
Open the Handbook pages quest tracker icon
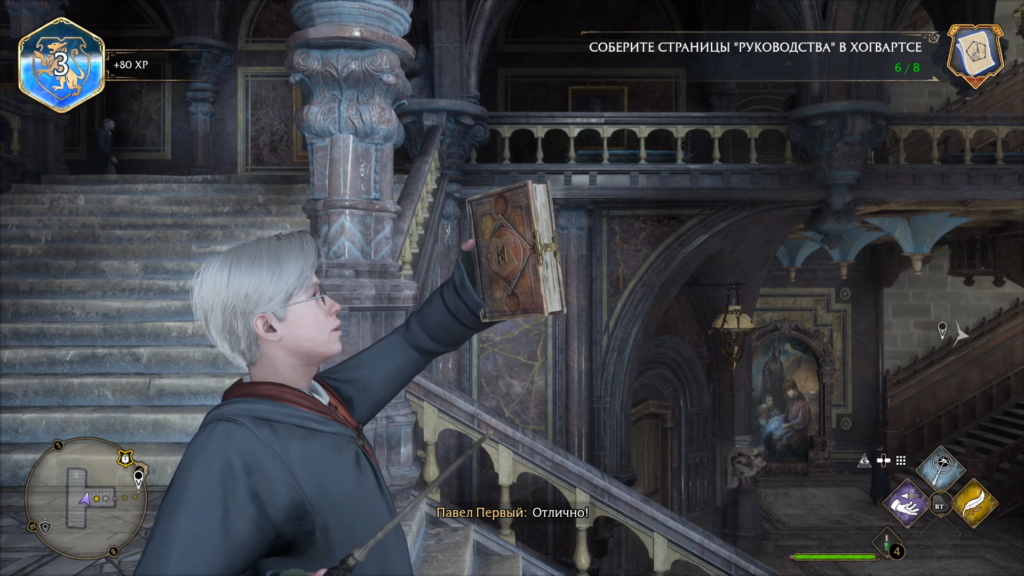(x=975, y=54)
